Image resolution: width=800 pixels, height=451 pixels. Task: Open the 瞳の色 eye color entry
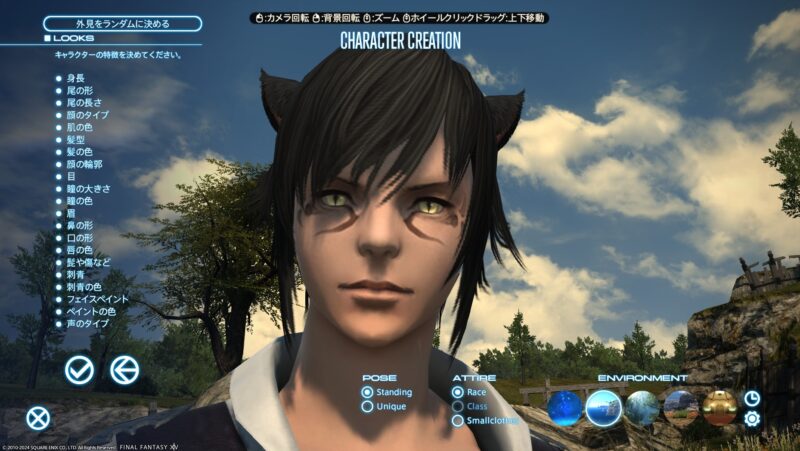coord(77,201)
